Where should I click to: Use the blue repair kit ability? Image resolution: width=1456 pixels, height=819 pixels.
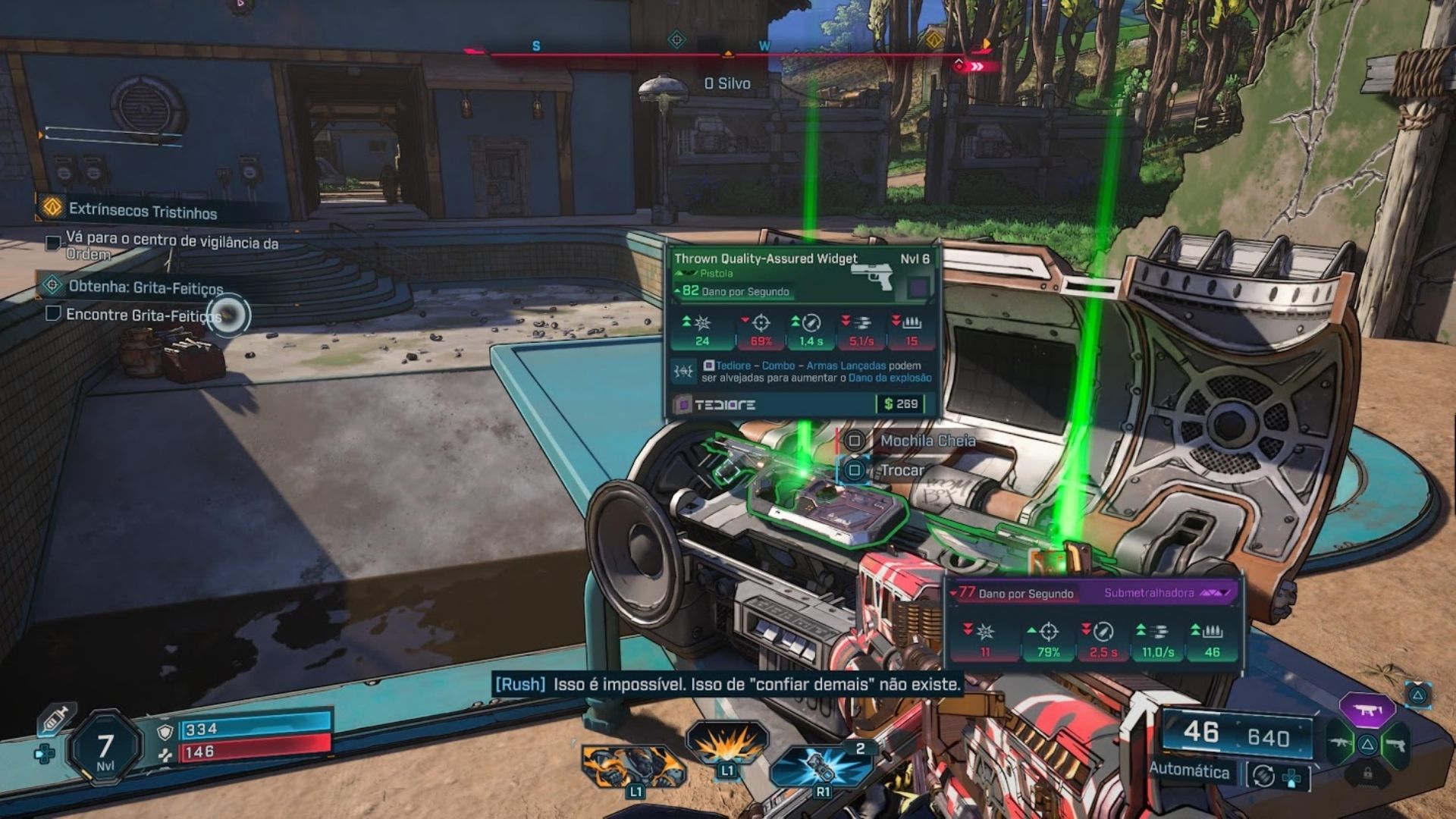pos(821,766)
